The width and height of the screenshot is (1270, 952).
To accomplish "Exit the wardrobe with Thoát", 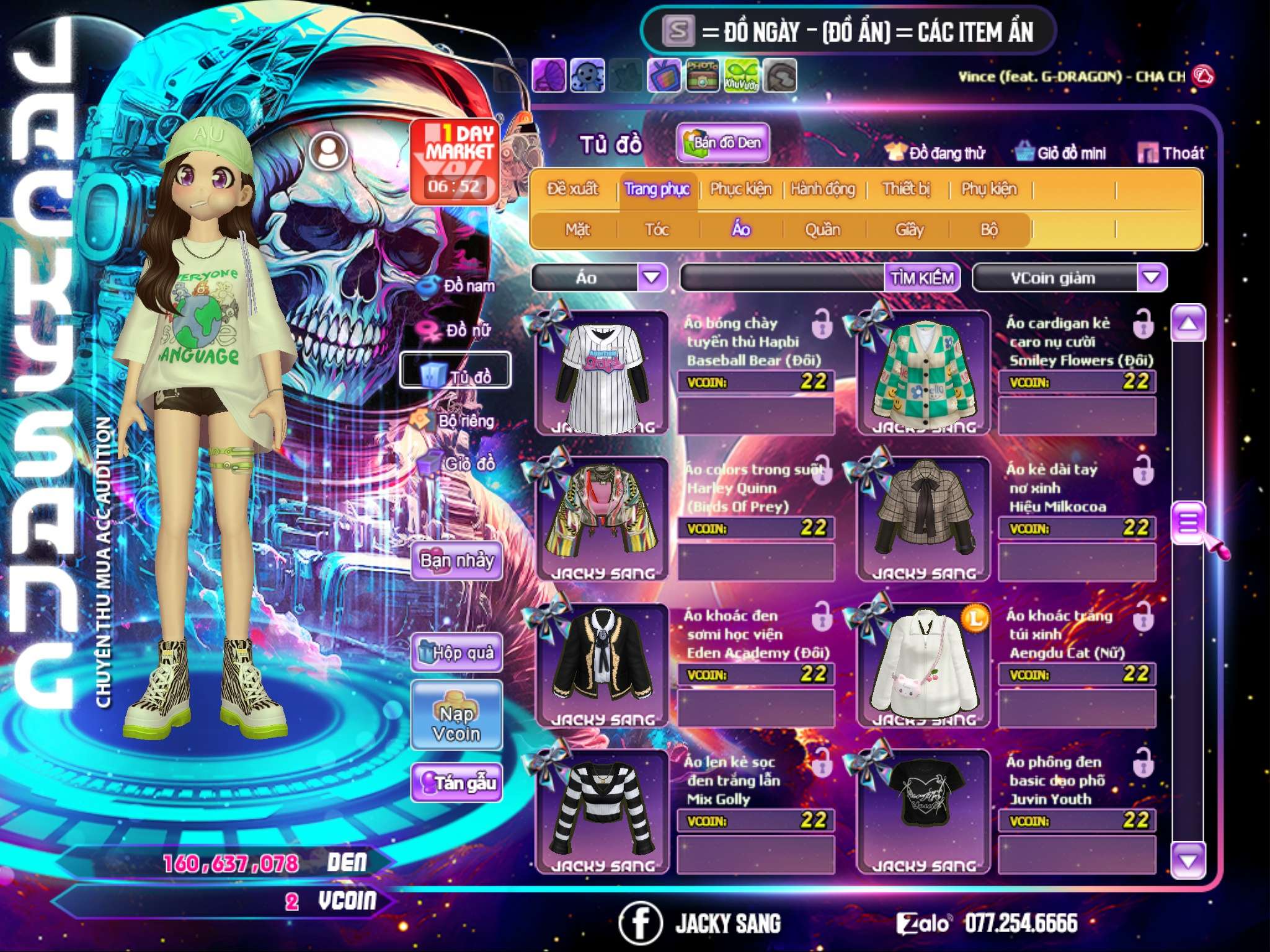I will [x=1171, y=152].
